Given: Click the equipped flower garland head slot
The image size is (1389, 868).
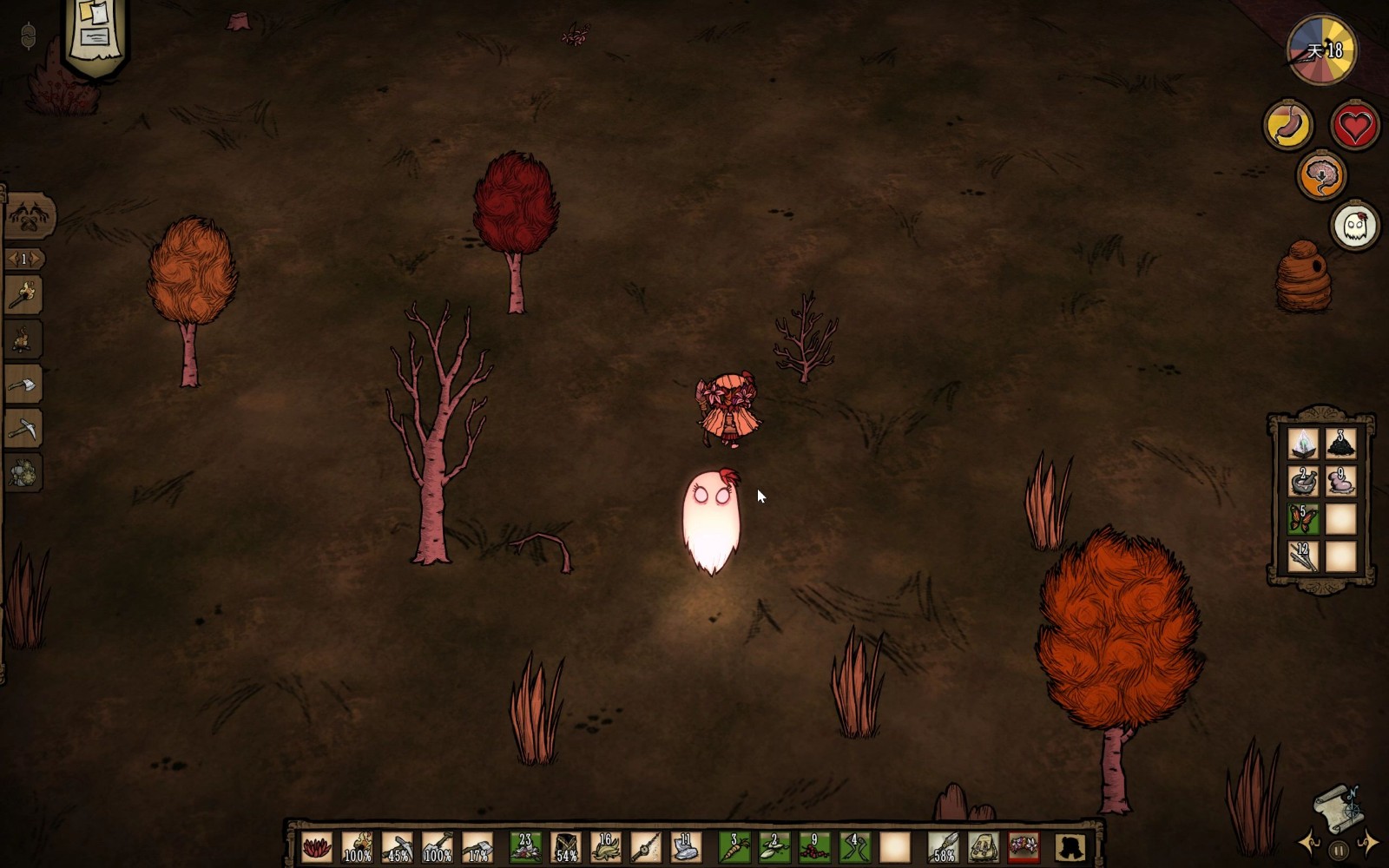Looking at the screenshot, I should tap(1024, 846).
